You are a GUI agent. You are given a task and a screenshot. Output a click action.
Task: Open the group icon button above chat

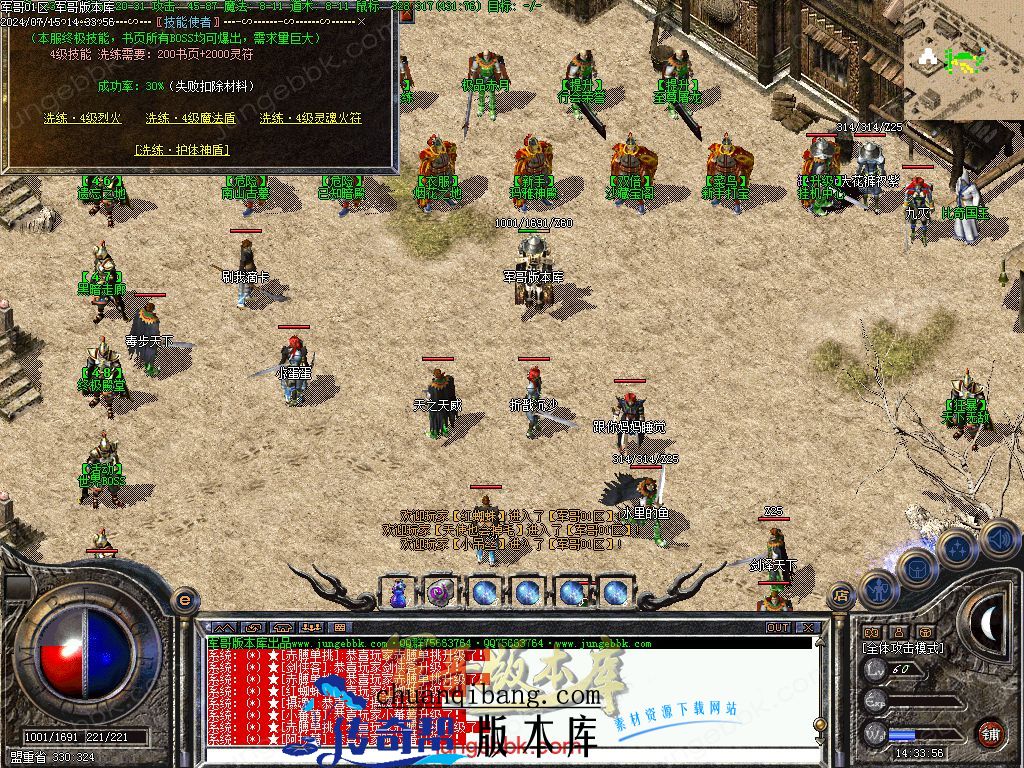[322, 628]
